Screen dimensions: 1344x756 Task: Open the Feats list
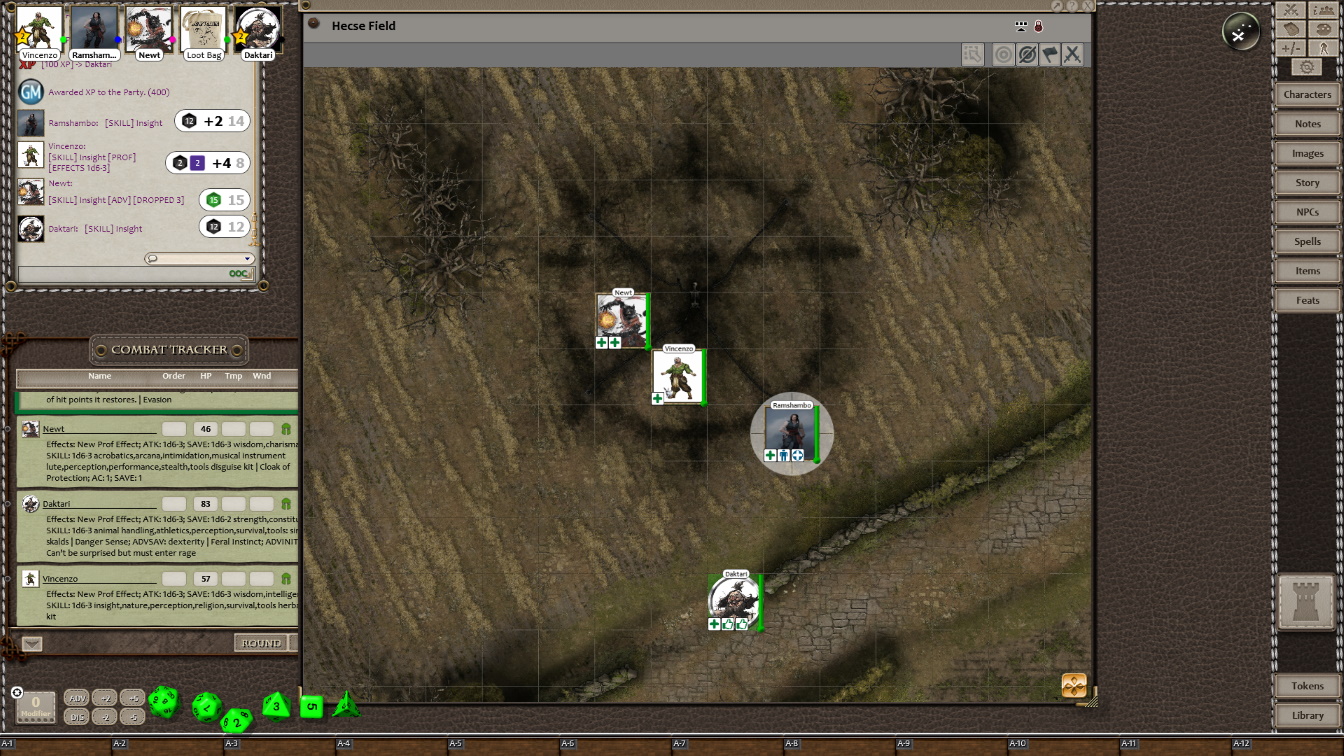(1307, 301)
